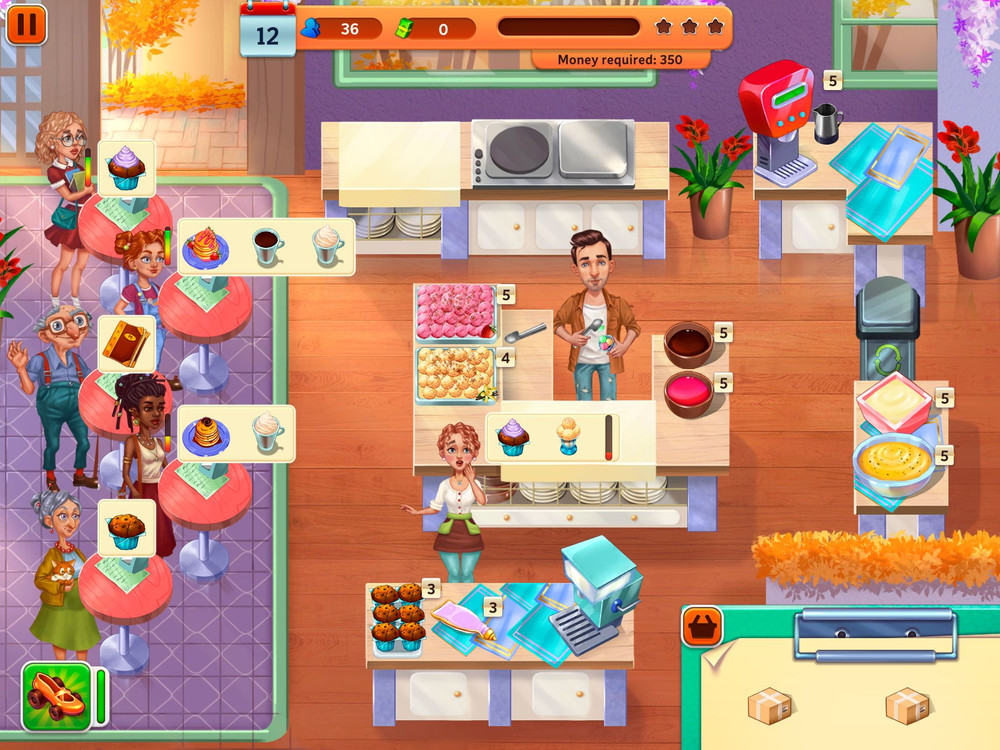Click the menu book order bubble

click(x=126, y=343)
